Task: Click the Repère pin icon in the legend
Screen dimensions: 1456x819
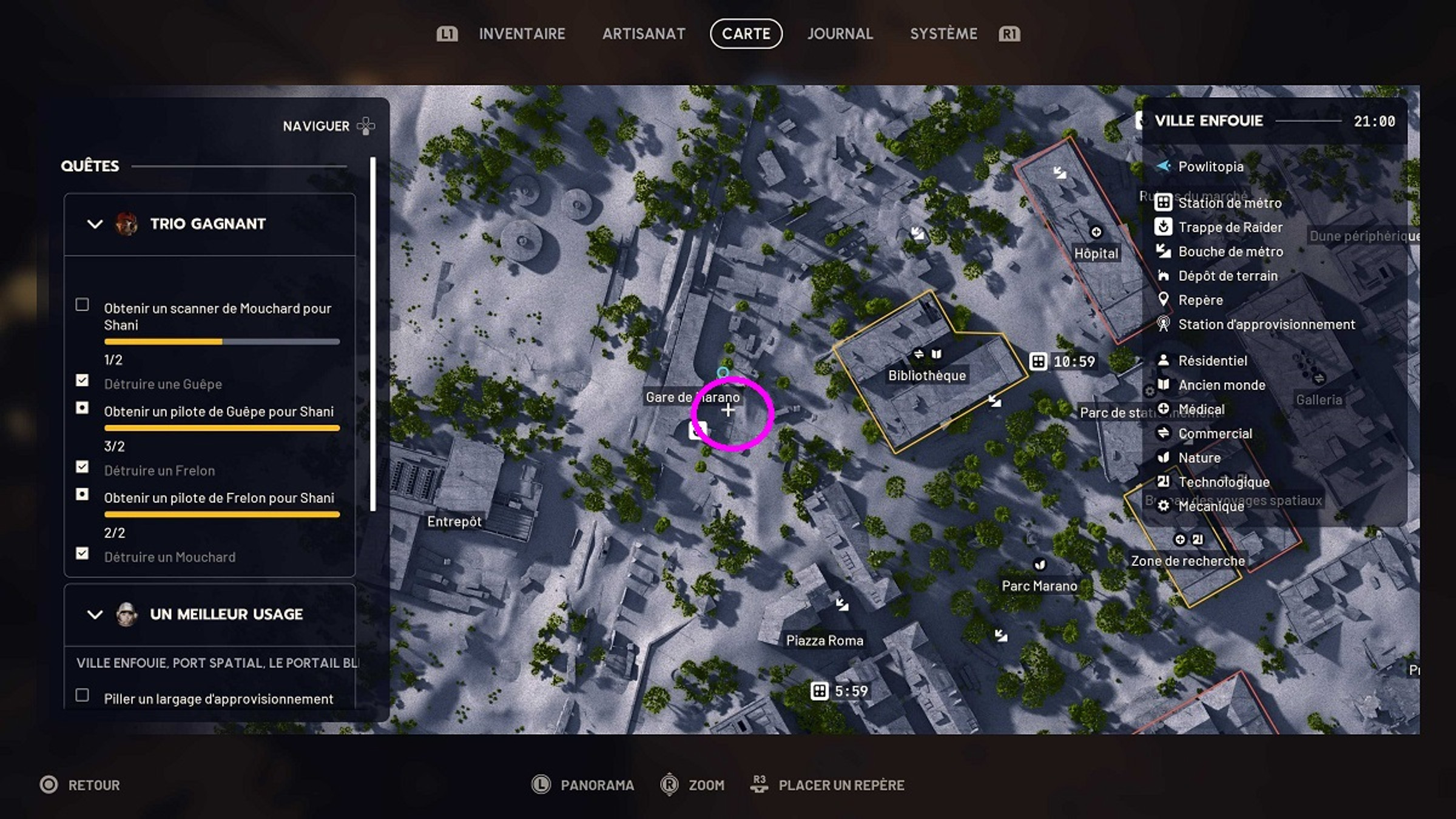Action: pyautogui.click(x=1163, y=300)
